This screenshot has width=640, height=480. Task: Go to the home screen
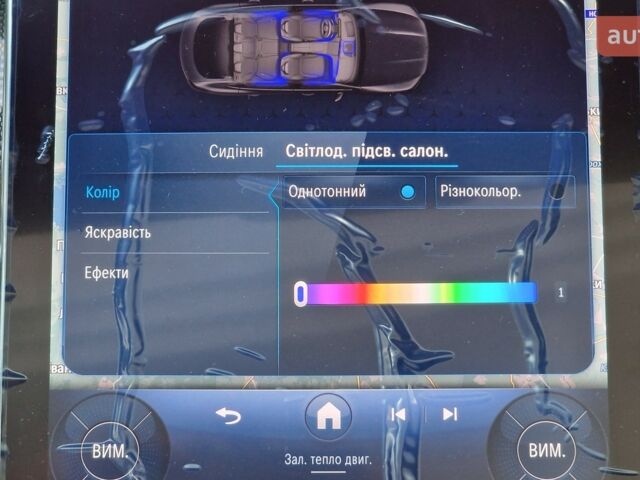click(327, 415)
